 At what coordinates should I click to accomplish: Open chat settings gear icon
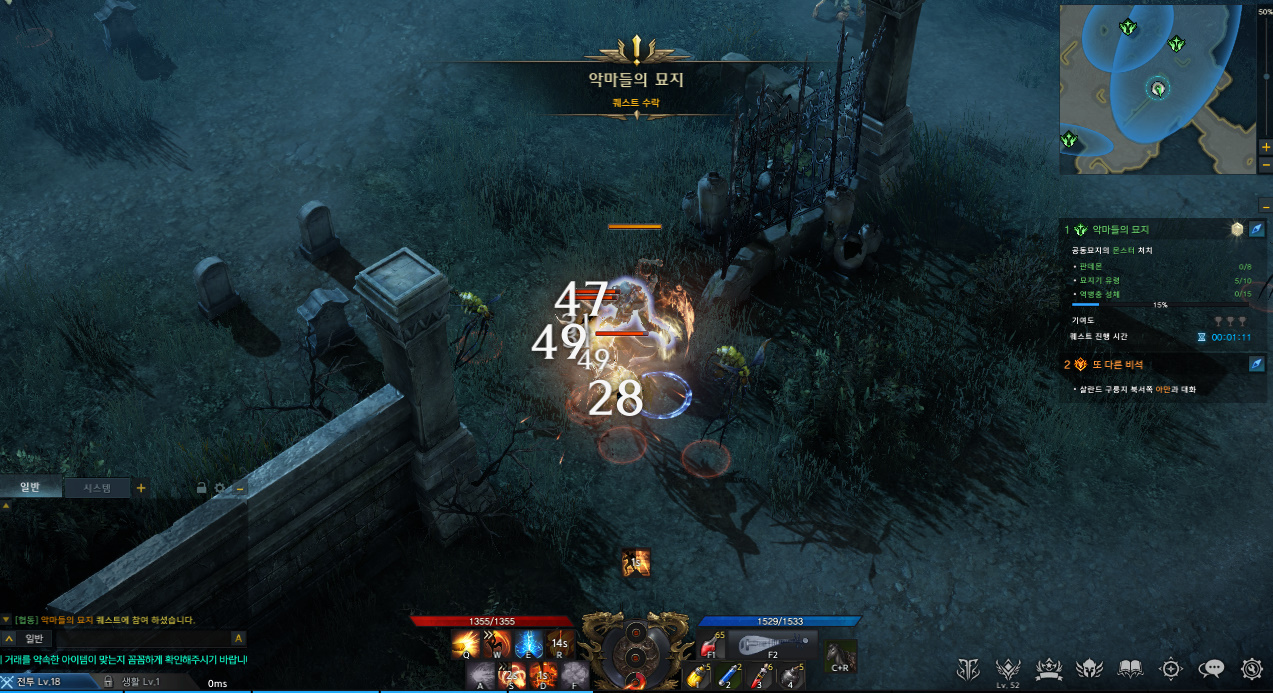(x=221, y=488)
